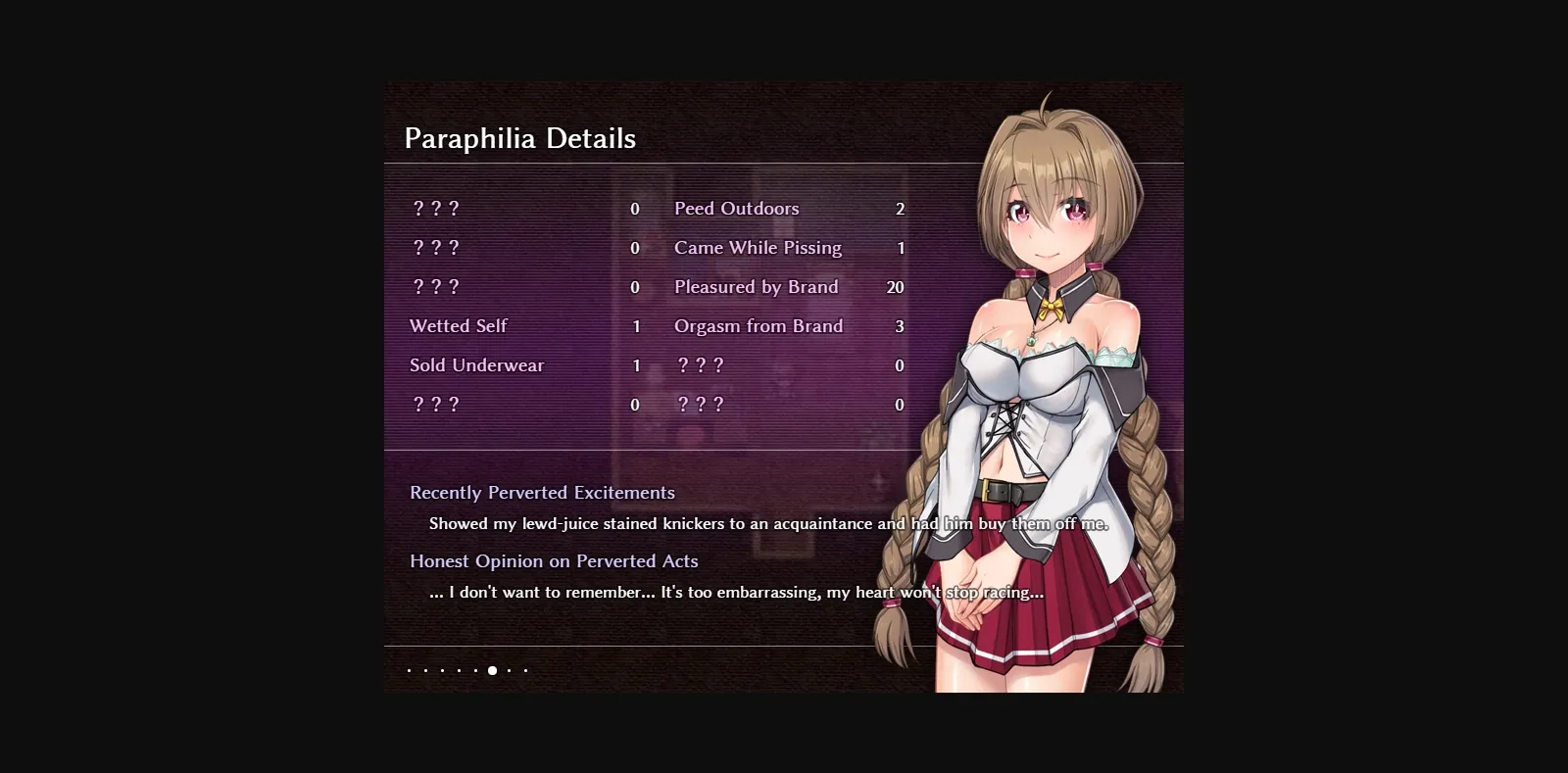Select the seventh pagination dot
Screen dimensions: 1568x773
point(510,671)
